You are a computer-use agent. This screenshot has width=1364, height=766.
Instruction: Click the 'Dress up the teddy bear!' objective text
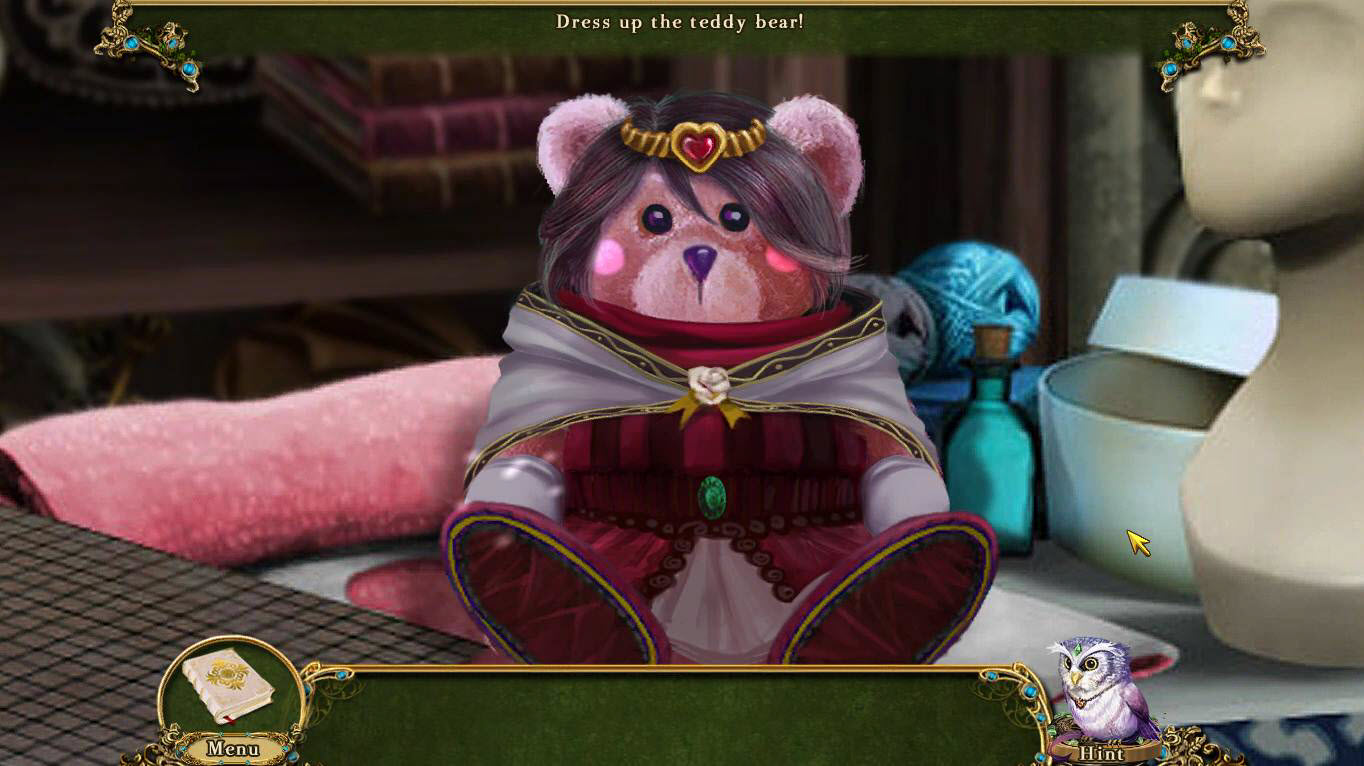[681, 22]
